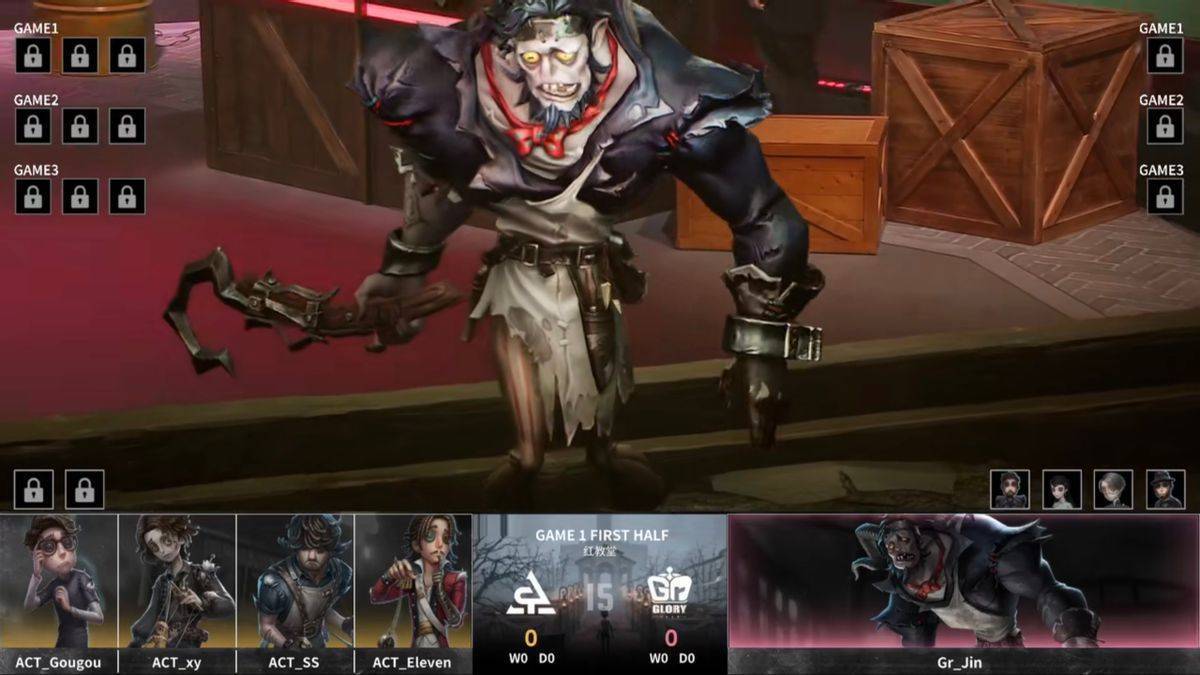Click the portrait wearing a black hat
This screenshot has width=1200, height=675.
click(1165, 489)
